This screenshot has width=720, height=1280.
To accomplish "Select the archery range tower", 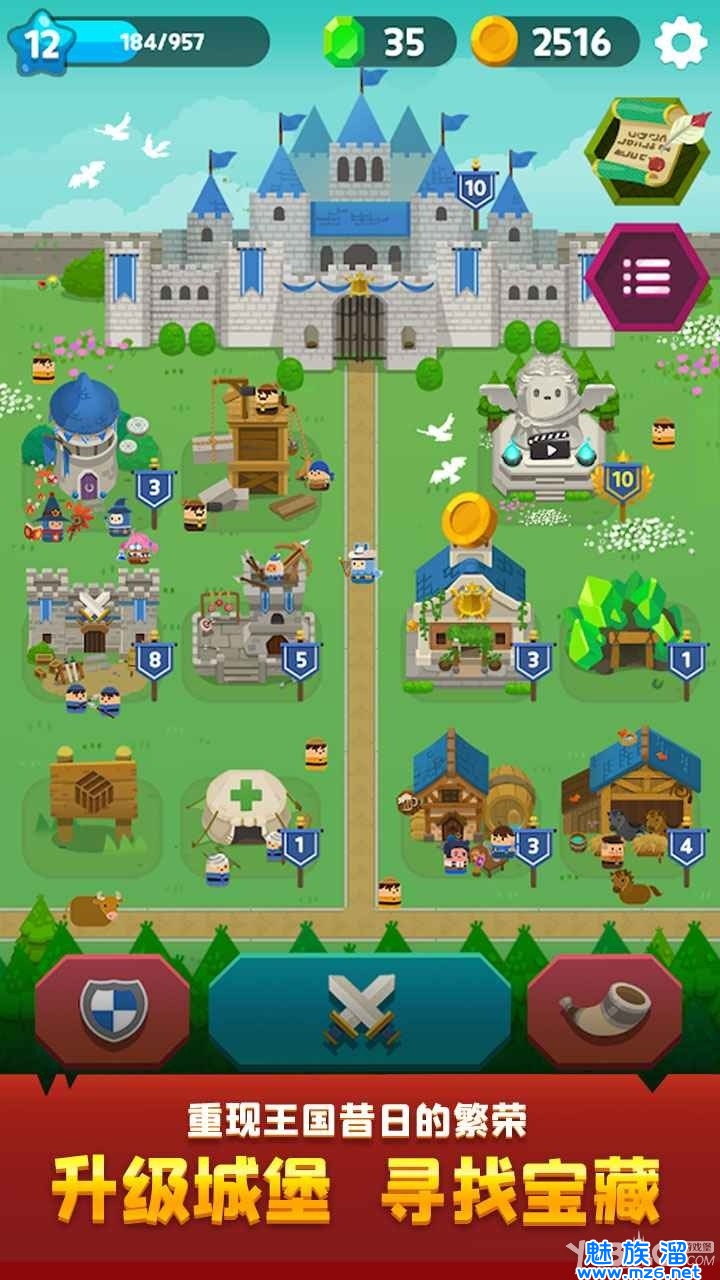I will 255,620.
